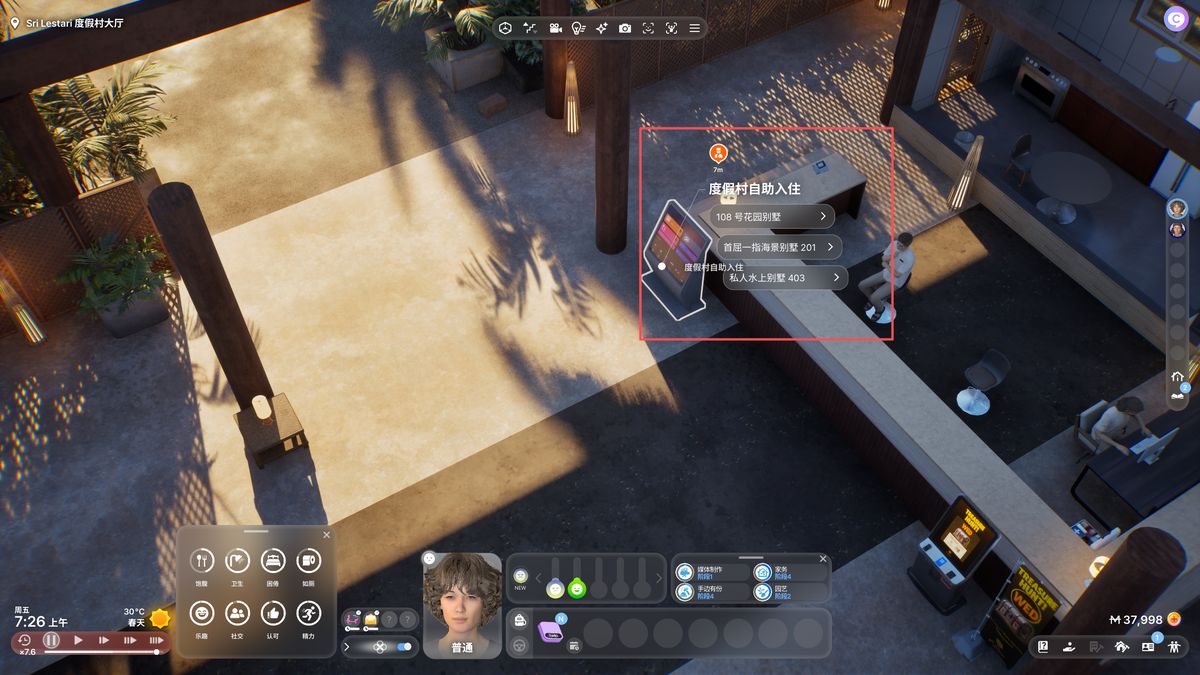Viewport: 1200px width, 675px height.
Task: Toggle the switch beside the clover icon
Action: [x=404, y=647]
